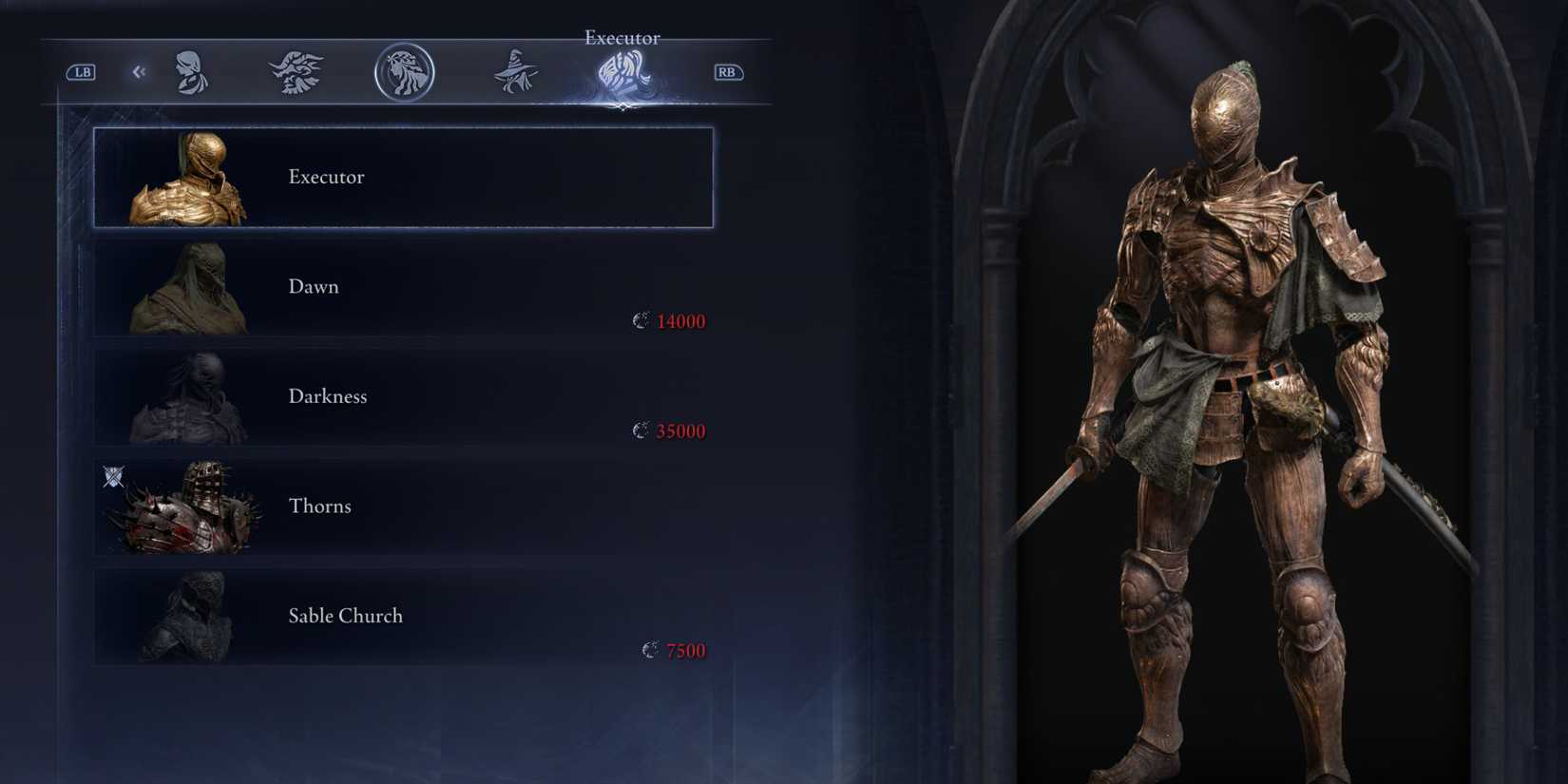
Task: Select the Executor garb entry
Action: pyautogui.click(x=403, y=177)
